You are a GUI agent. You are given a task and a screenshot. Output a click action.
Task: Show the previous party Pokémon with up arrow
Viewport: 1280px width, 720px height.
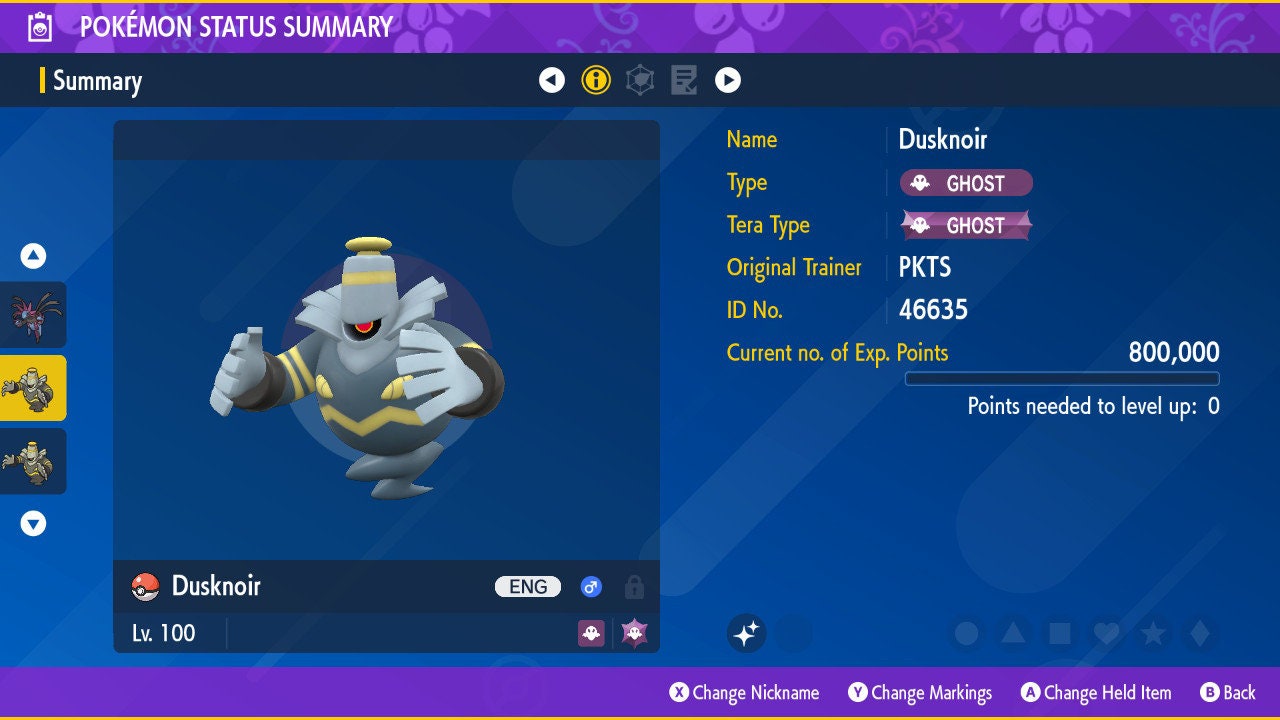pyautogui.click(x=33, y=256)
